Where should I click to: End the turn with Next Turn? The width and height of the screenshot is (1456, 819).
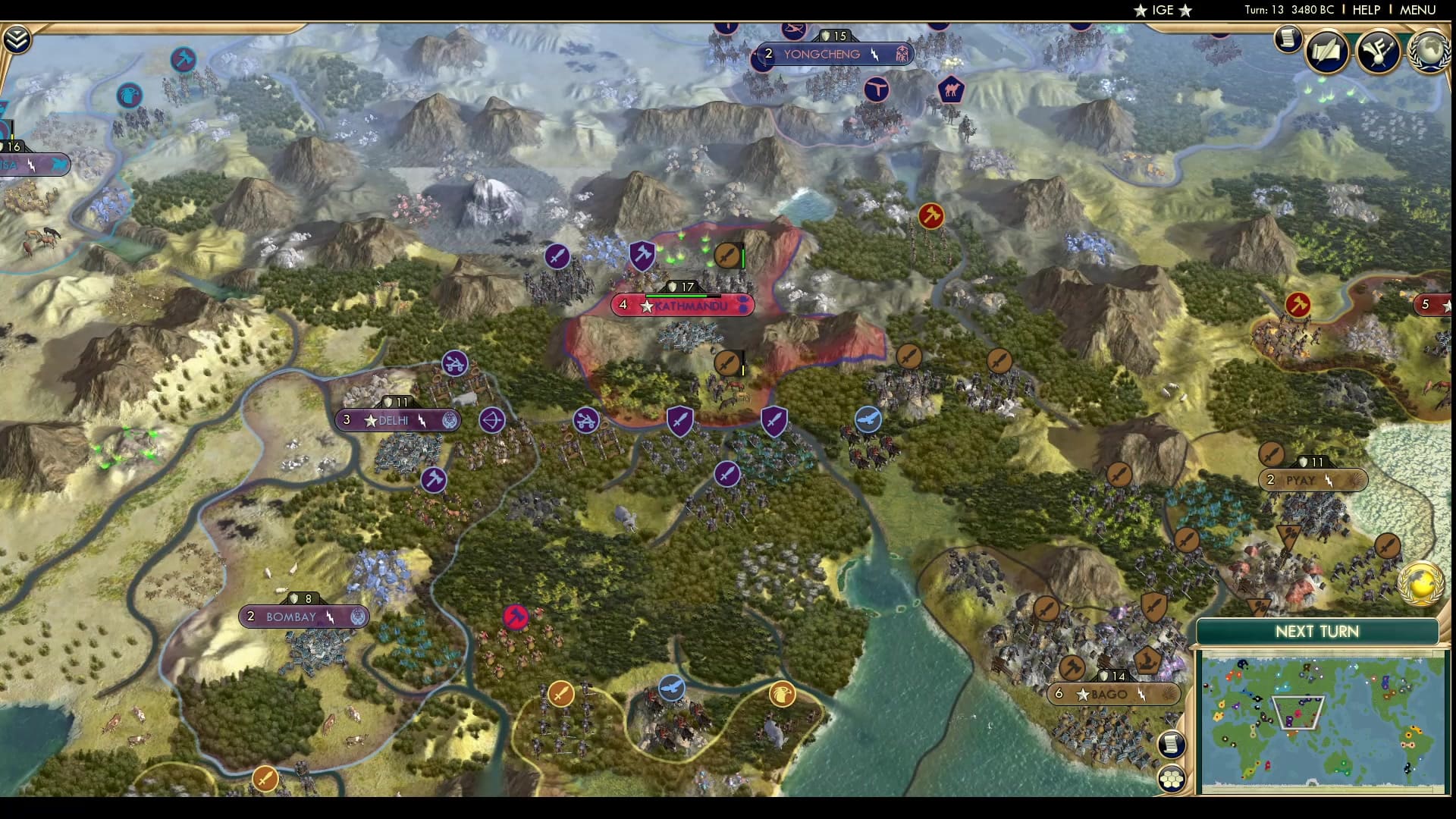[1316, 632]
